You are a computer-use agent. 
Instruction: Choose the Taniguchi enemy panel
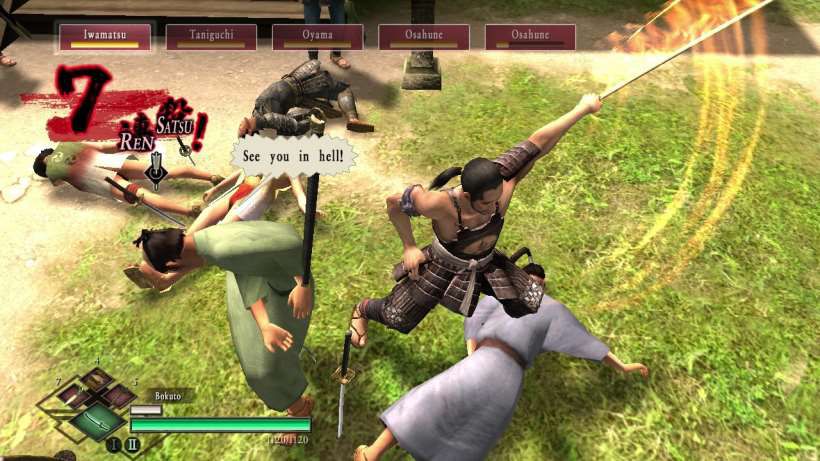[x=210, y=37]
